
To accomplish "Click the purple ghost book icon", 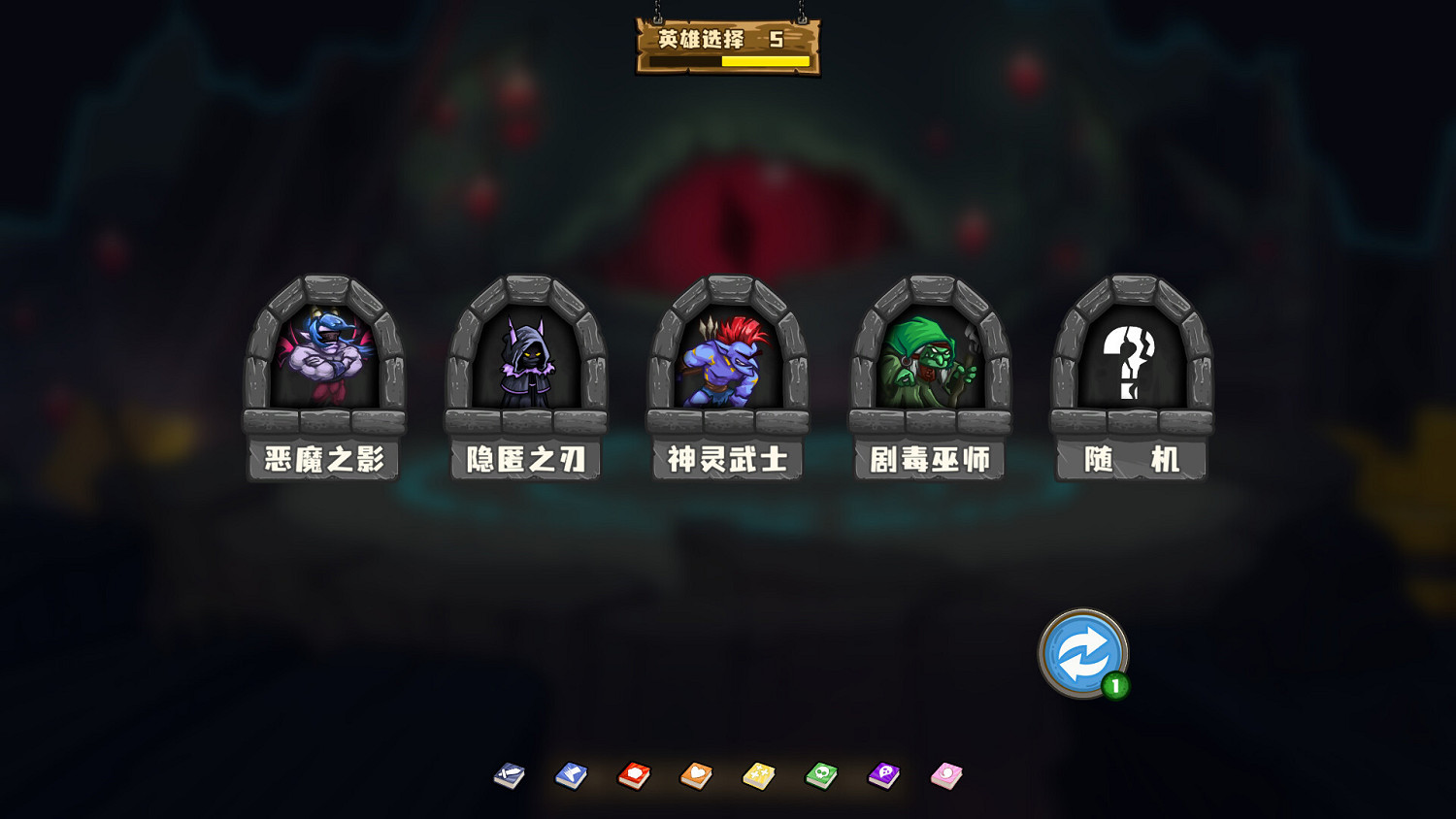I will point(885,775).
